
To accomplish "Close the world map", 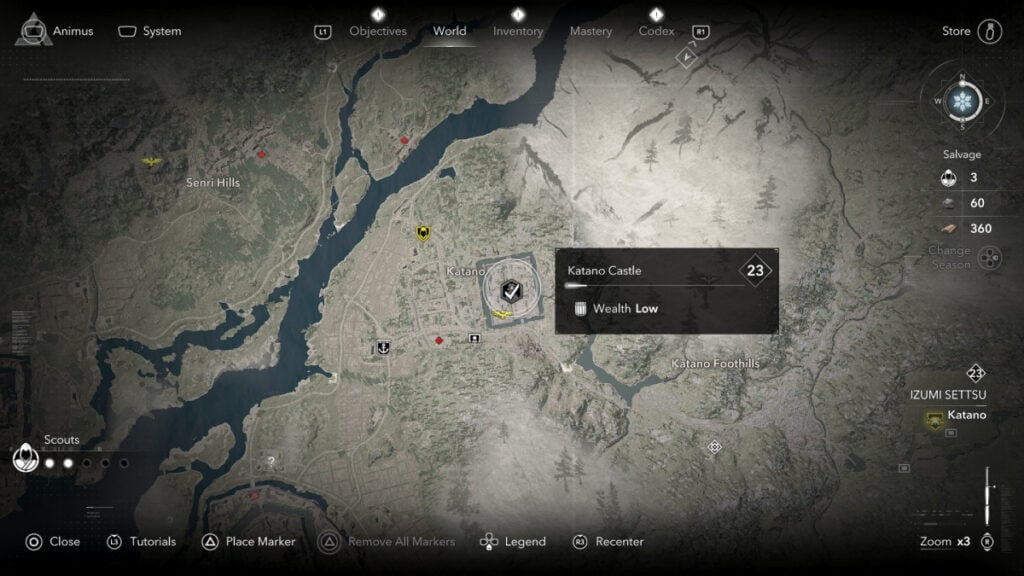I will coord(52,542).
